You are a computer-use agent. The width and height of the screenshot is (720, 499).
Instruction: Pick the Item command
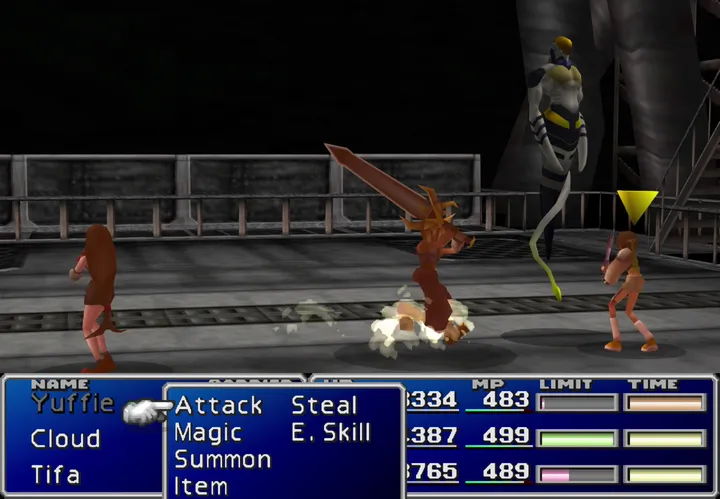201,486
